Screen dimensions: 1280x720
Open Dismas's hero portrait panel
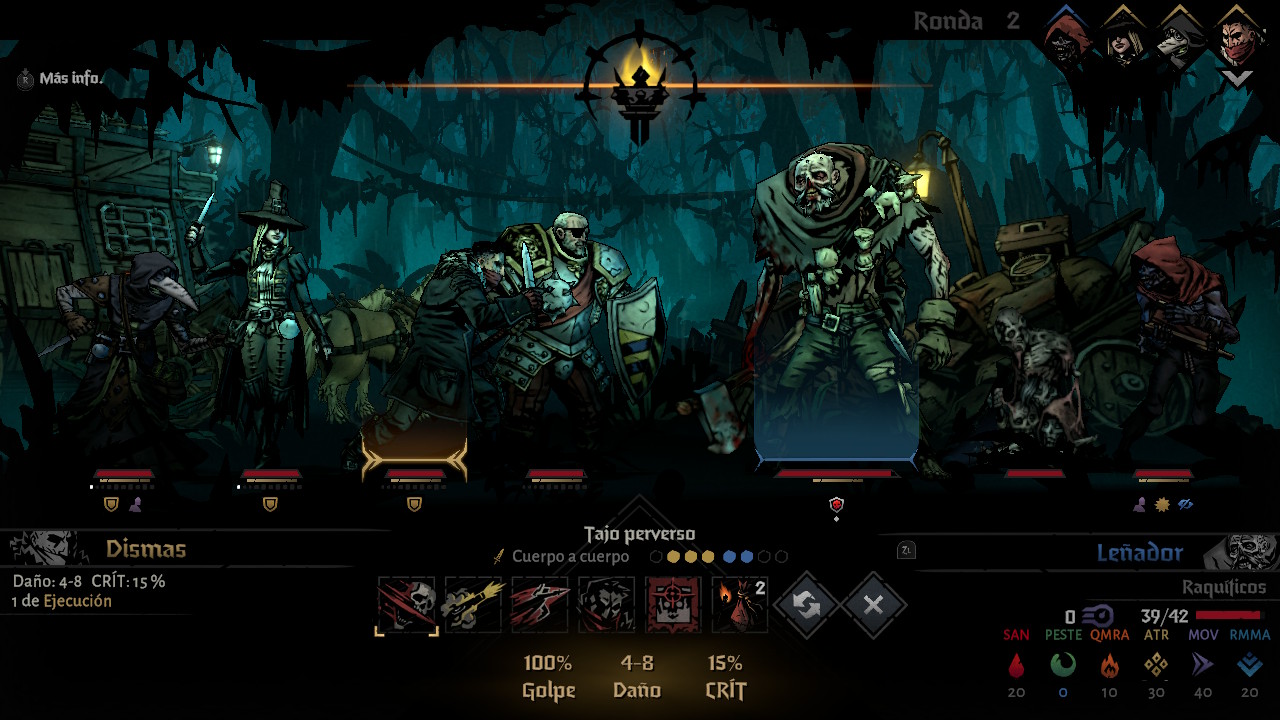[45, 548]
